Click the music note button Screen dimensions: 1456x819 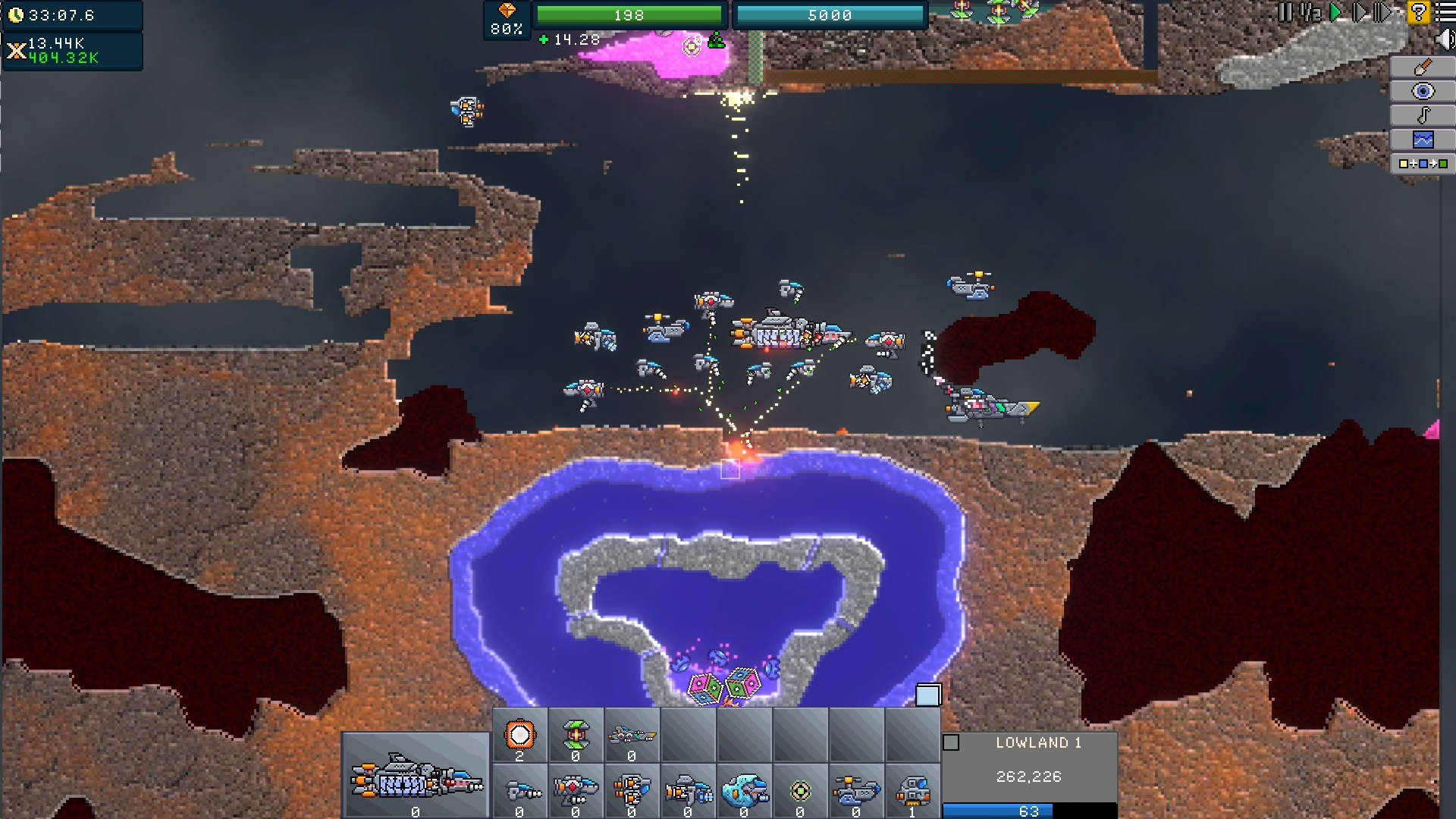pos(1423,115)
